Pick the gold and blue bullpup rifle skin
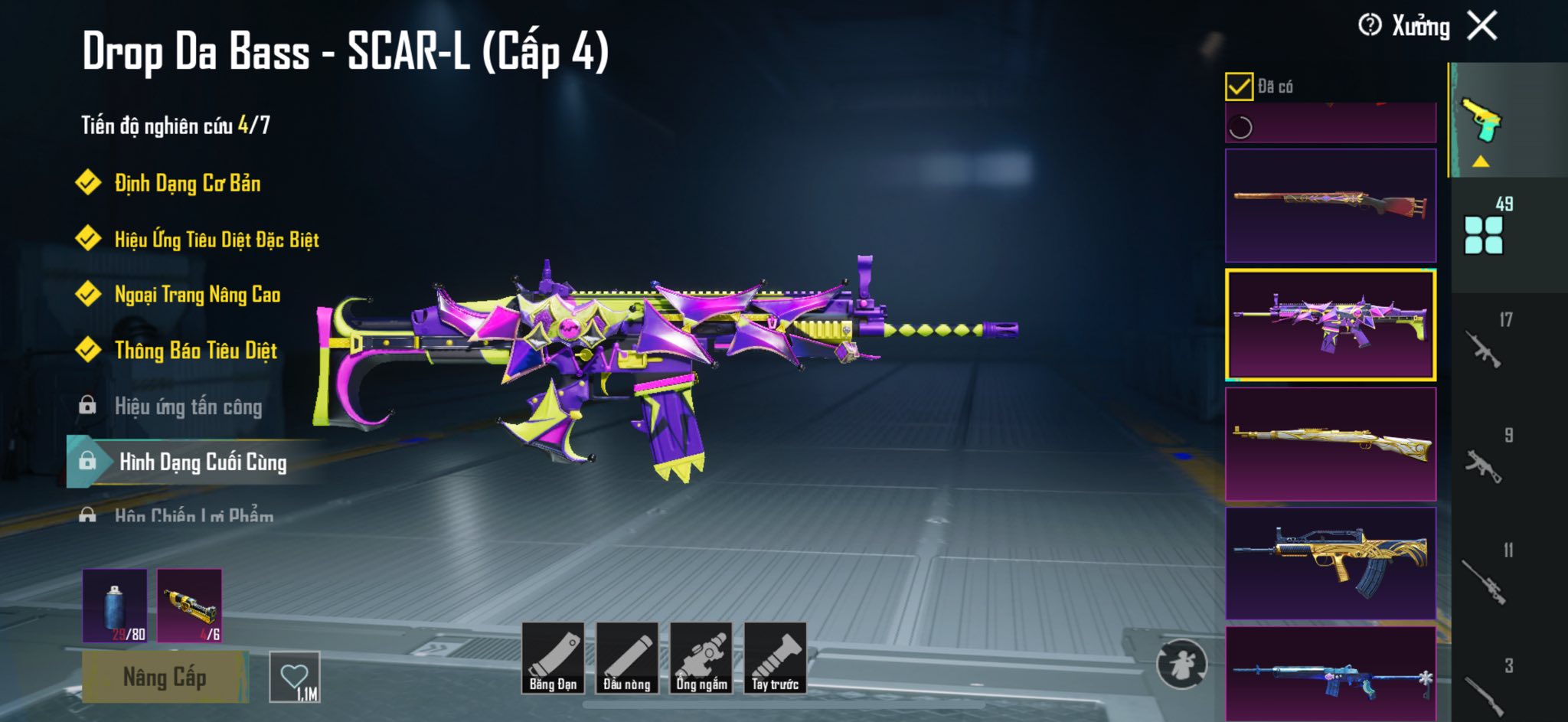The width and height of the screenshot is (1568, 722). [x=1331, y=563]
